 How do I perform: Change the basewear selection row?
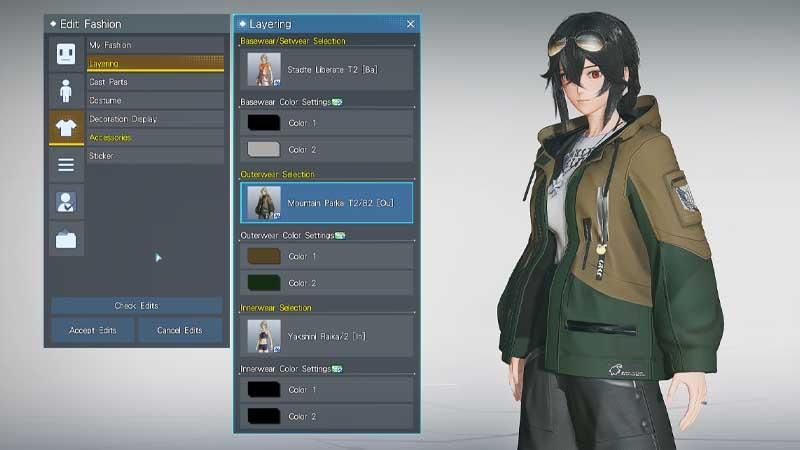click(x=326, y=69)
